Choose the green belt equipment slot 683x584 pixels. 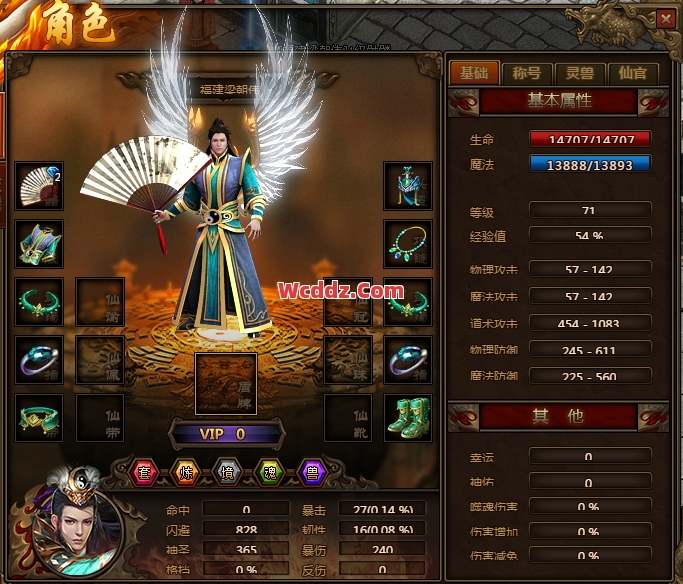tap(40, 417)
